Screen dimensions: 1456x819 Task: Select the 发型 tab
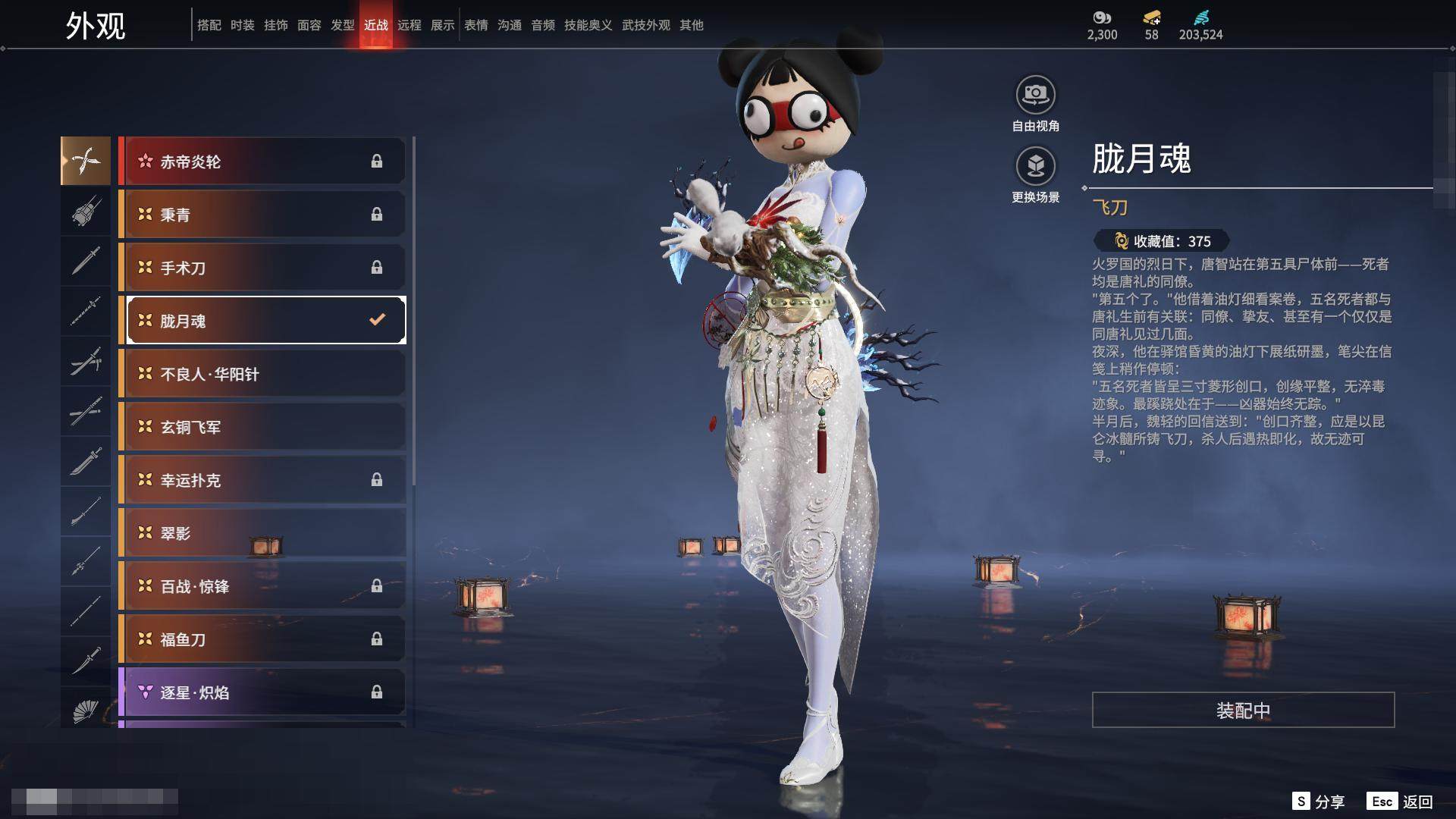(343, 25)
